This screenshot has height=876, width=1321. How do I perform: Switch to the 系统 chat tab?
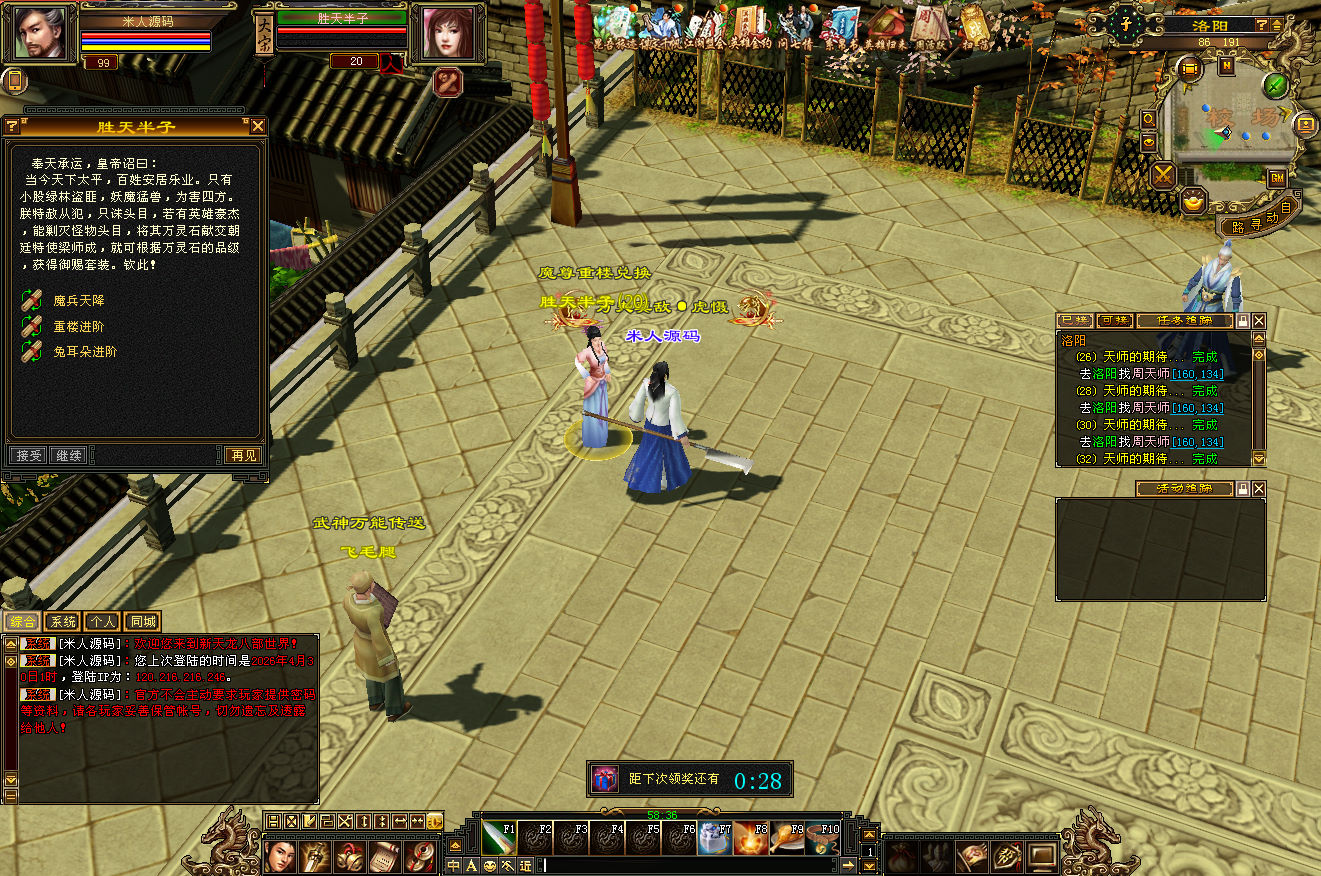pos(62,621)
